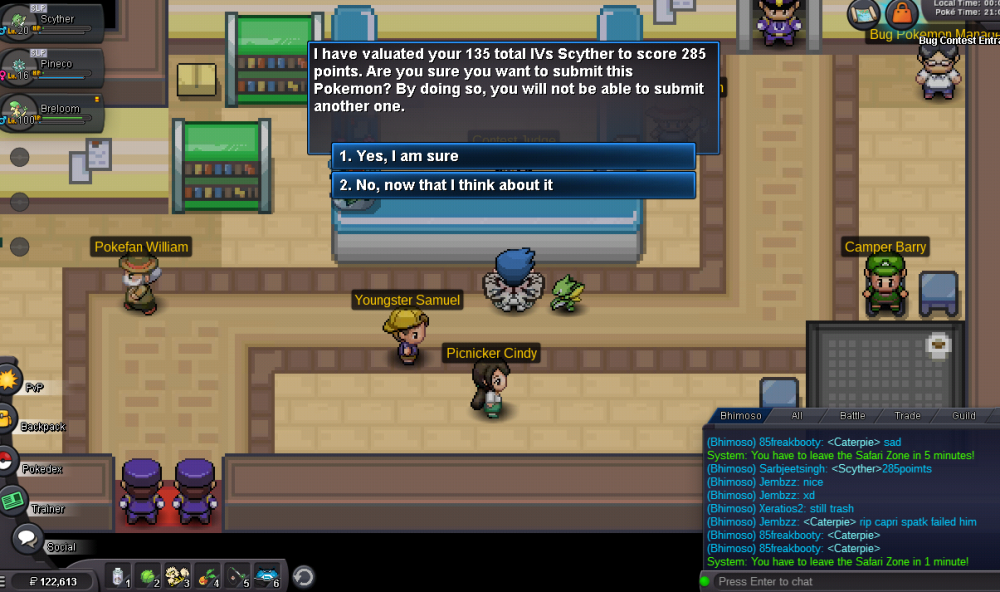
Task: Open the orange shopping bag store icon
Action: click(x=901, y=13)
